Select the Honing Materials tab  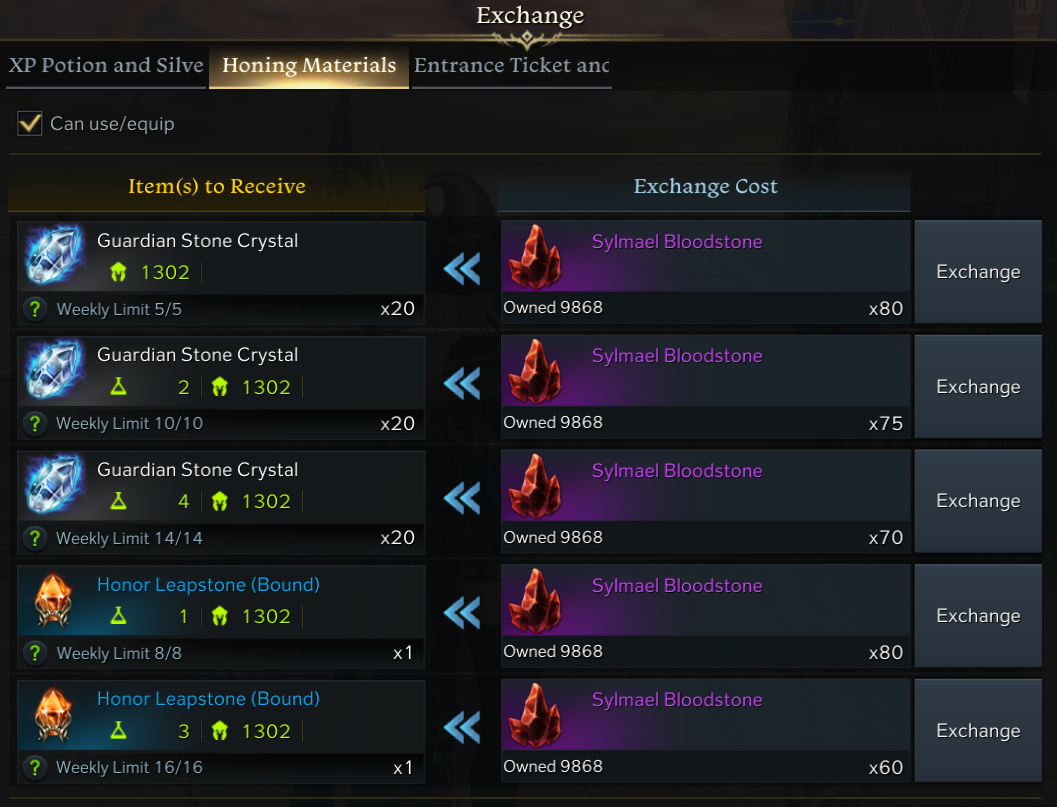click(x=309, y=66)
